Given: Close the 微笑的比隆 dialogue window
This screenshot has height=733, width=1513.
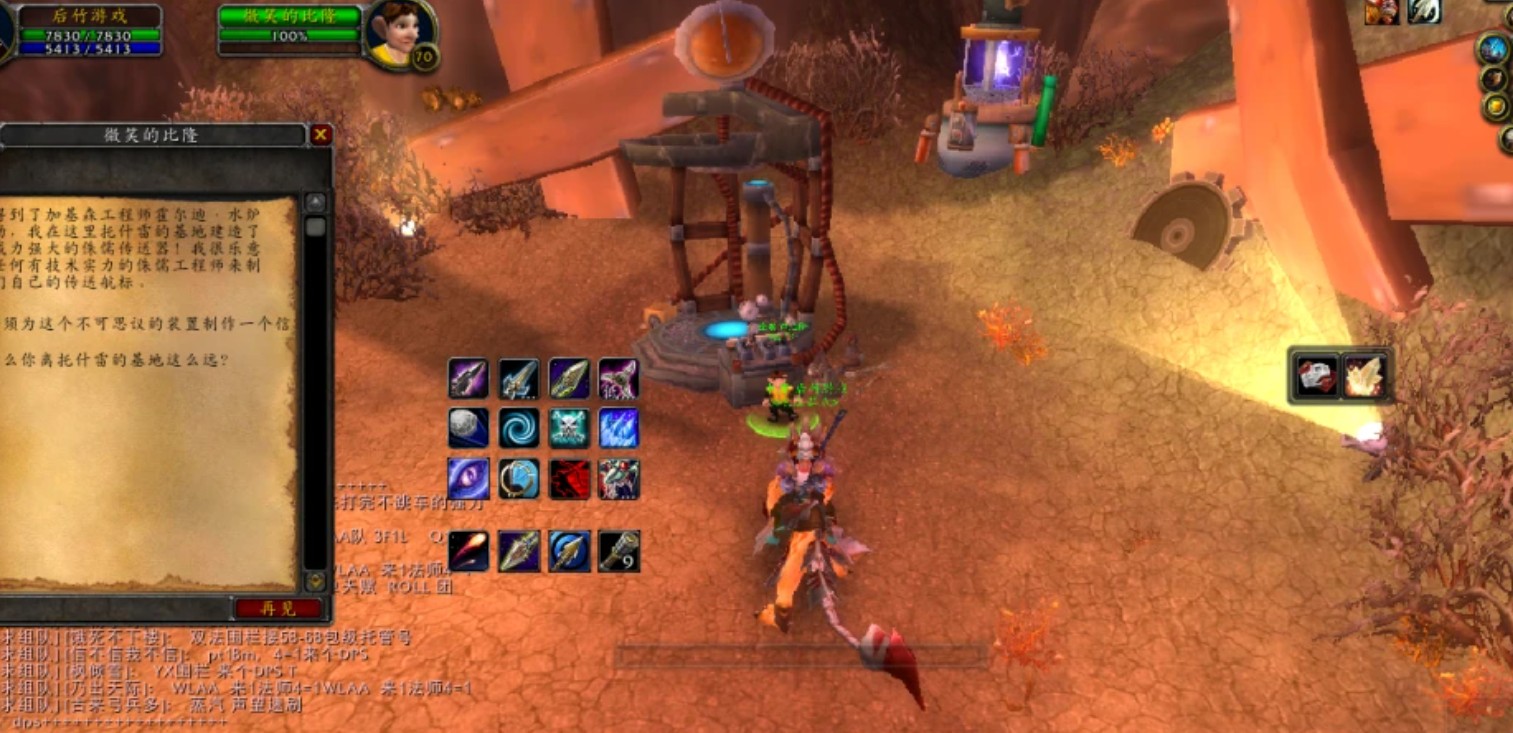Looking at the screenshot, I should pos(320,135).
